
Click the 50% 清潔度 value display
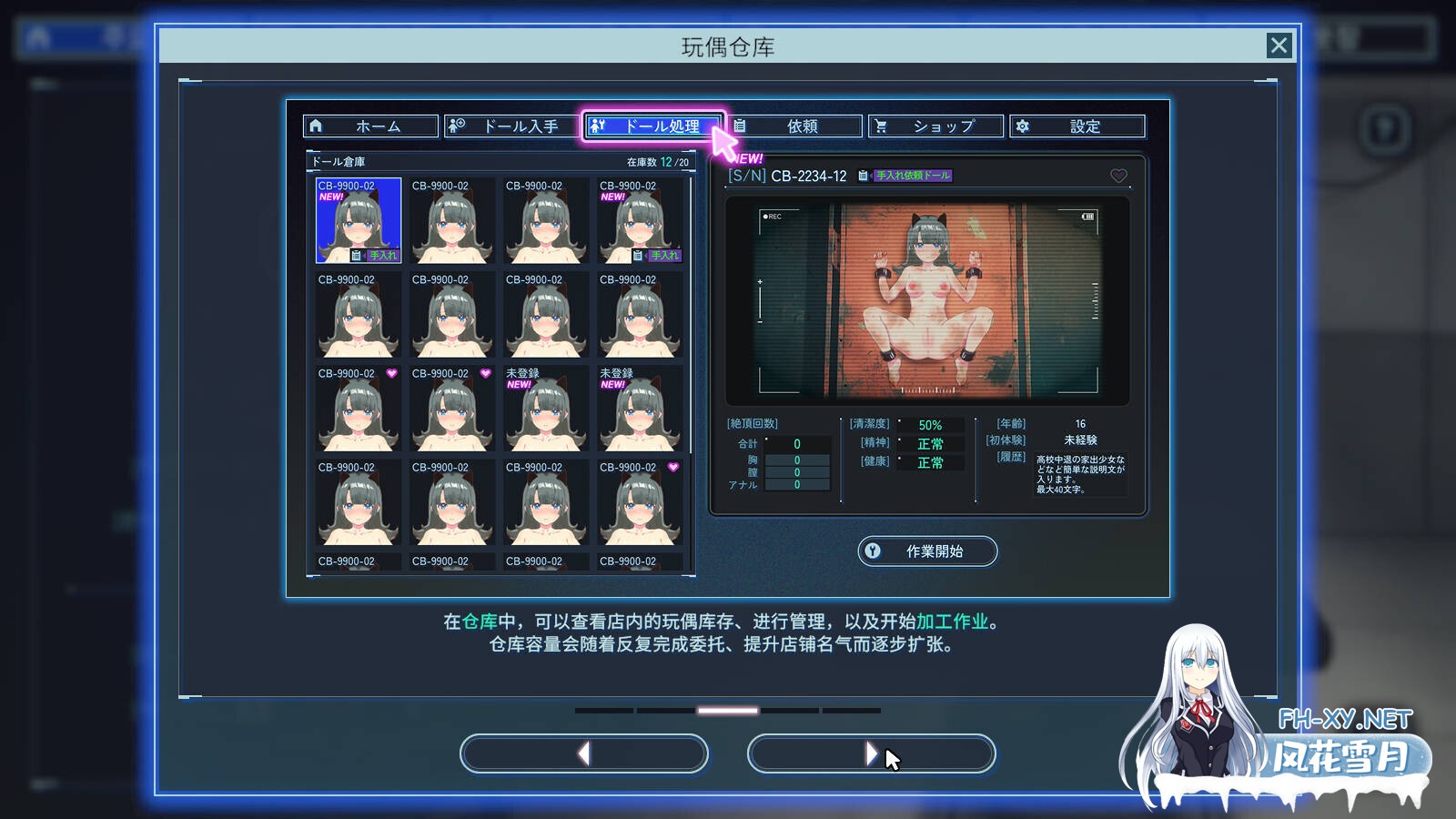click(x=930, y=424)
